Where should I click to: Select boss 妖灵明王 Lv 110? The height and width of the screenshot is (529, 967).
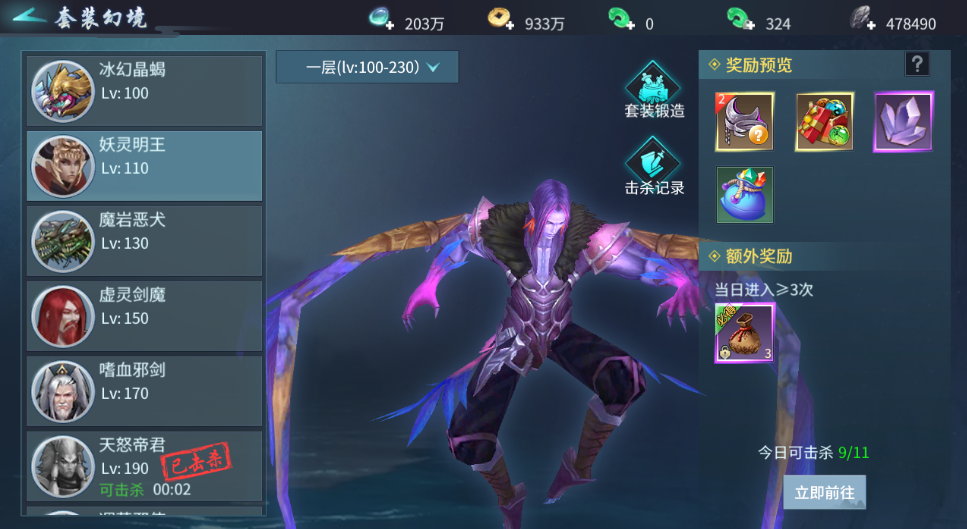click(x=145, y=166)
